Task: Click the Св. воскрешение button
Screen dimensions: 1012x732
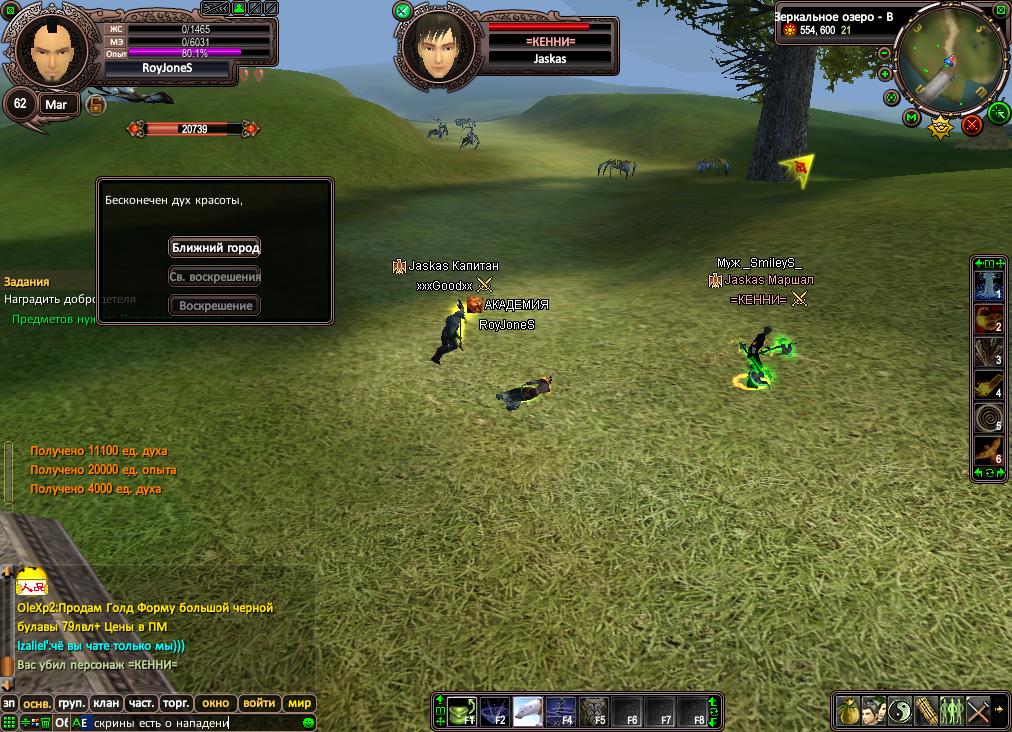Action: [x=215, y=276]
